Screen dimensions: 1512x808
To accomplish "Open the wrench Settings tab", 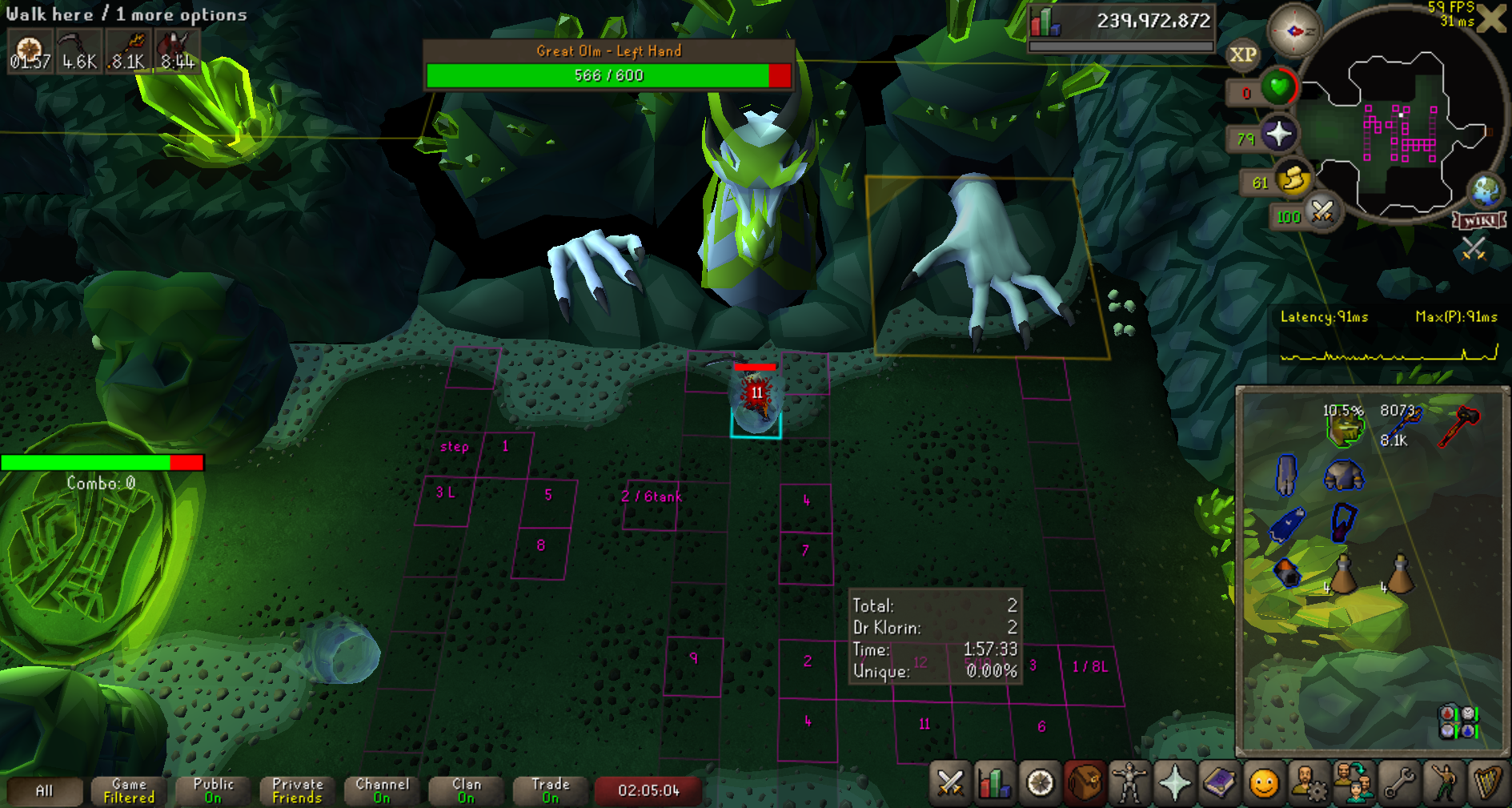I will tap(1399, 783).
